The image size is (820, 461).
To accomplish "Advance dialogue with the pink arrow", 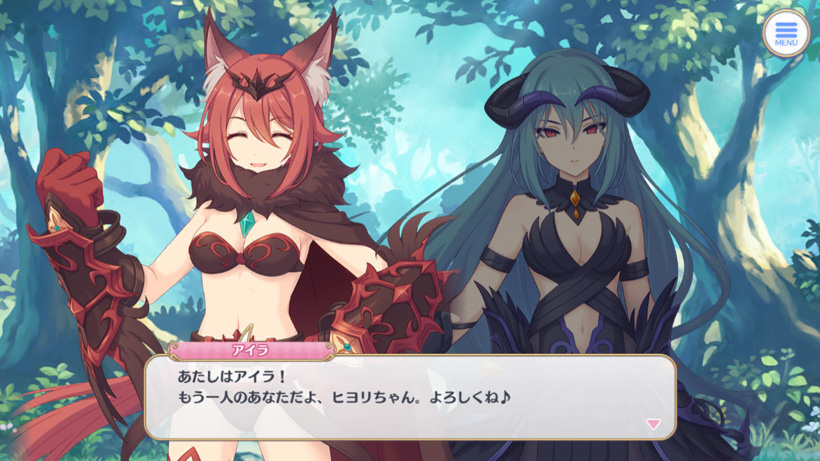I will pyautogui.click(x=653, y=424).
